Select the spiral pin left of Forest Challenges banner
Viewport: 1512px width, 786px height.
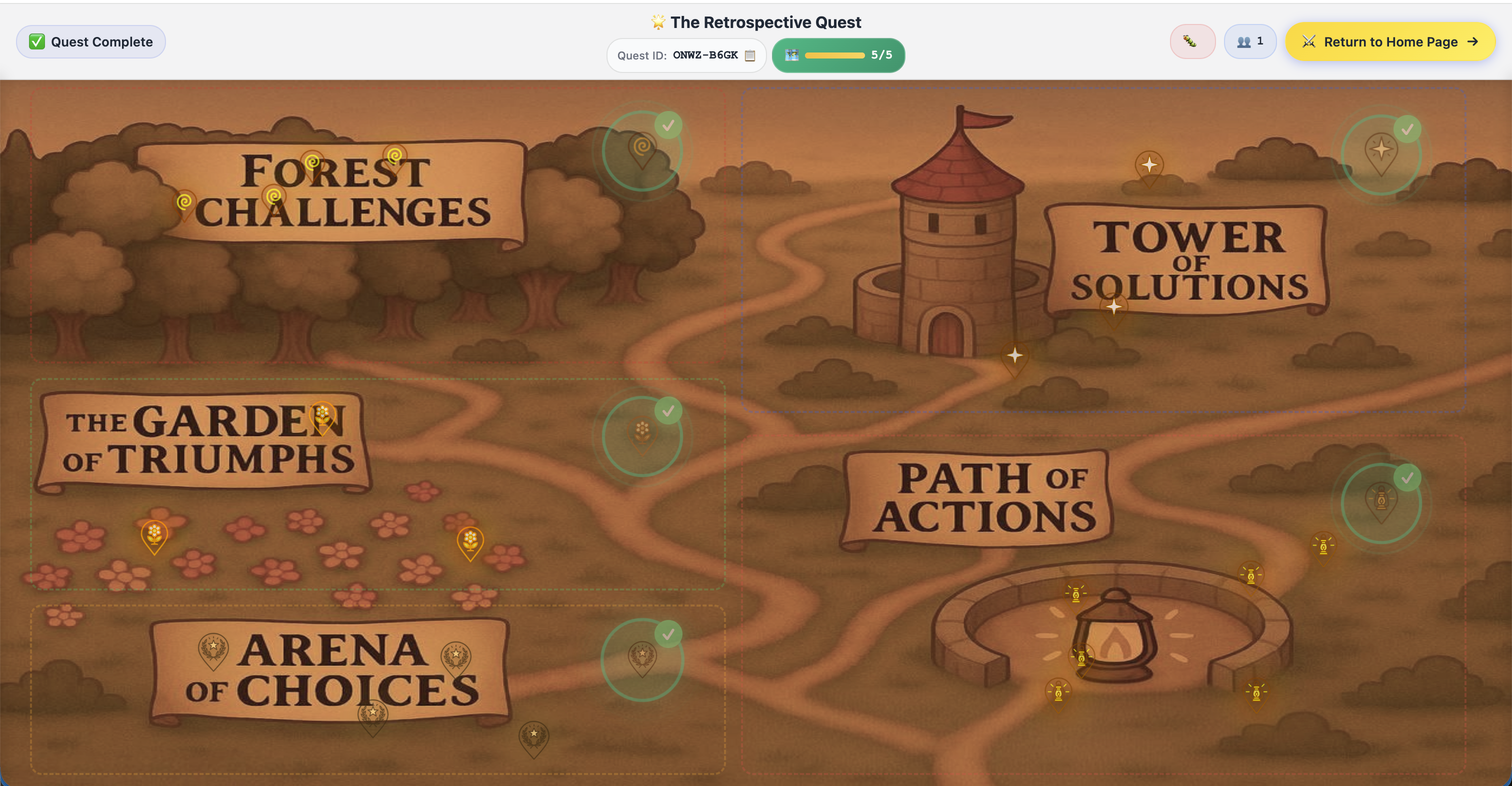185,202
